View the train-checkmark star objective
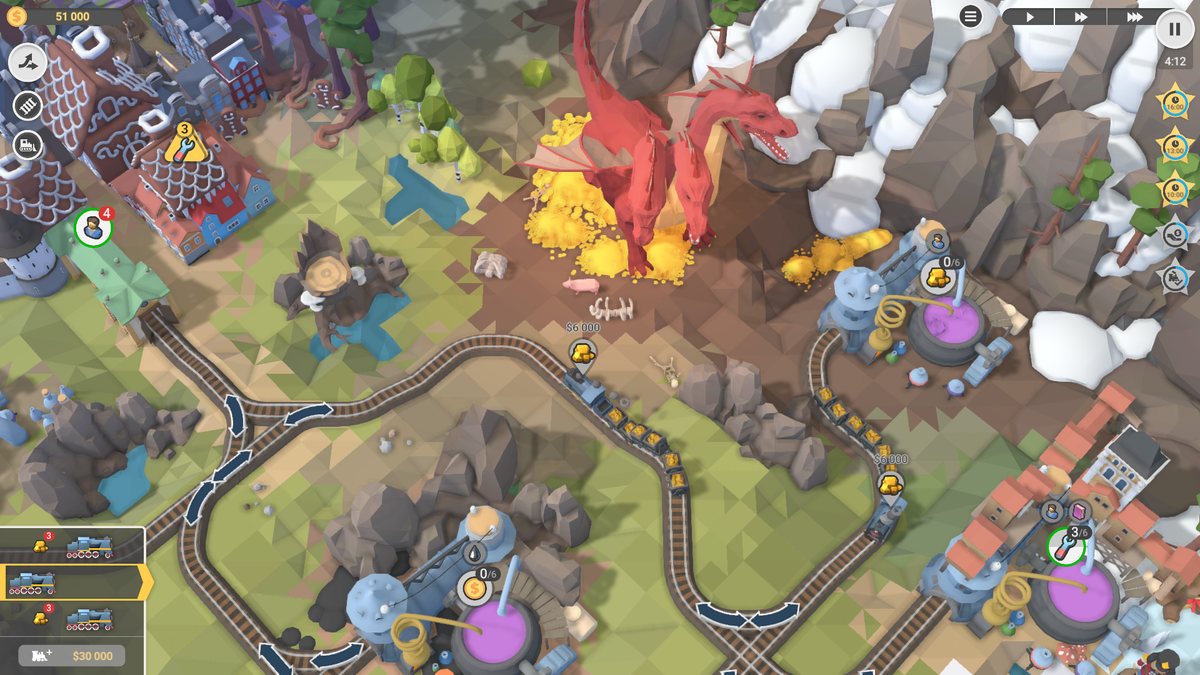1200x675 pixels. pyautogui.click(x=1175, y=277)
